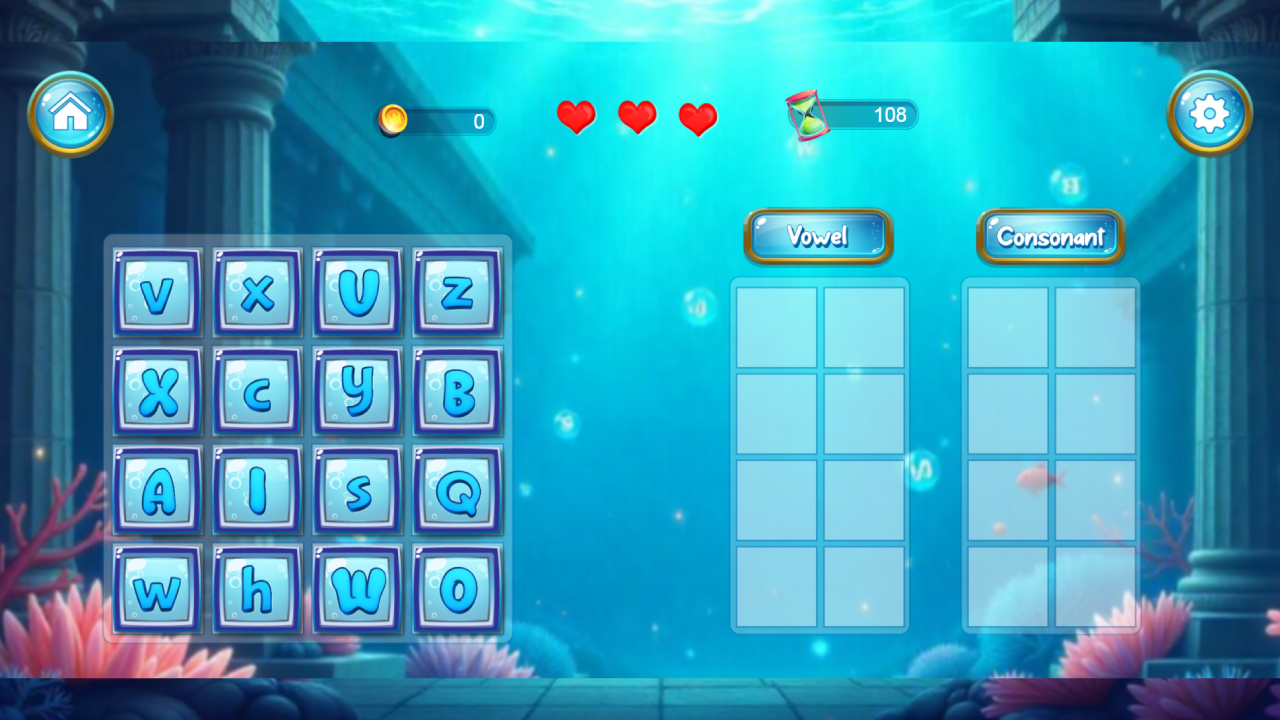Click the last red heart icon
Viewport: 1280px width, 720px height.
[x=697, y=117]
